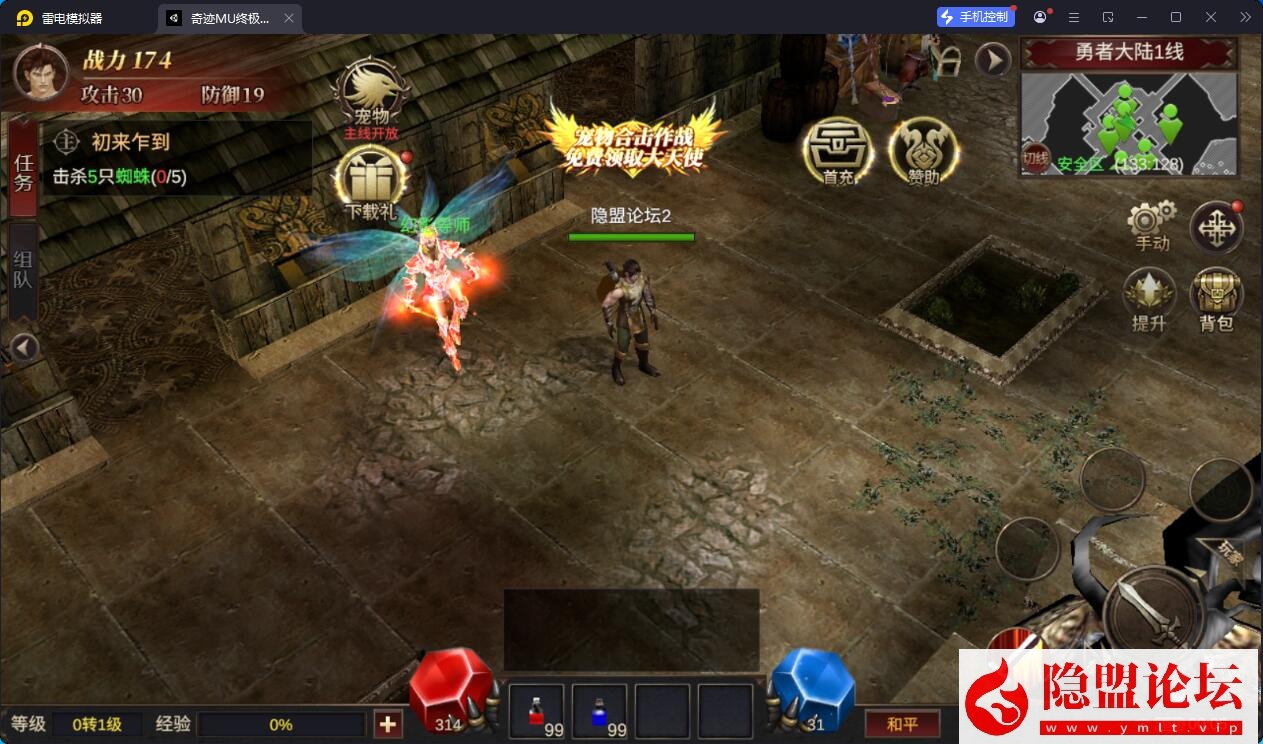Viewport: 1263px width, 744px height.
Task: Toggle the 和平 peace mode button
Action: click(902, 724)
